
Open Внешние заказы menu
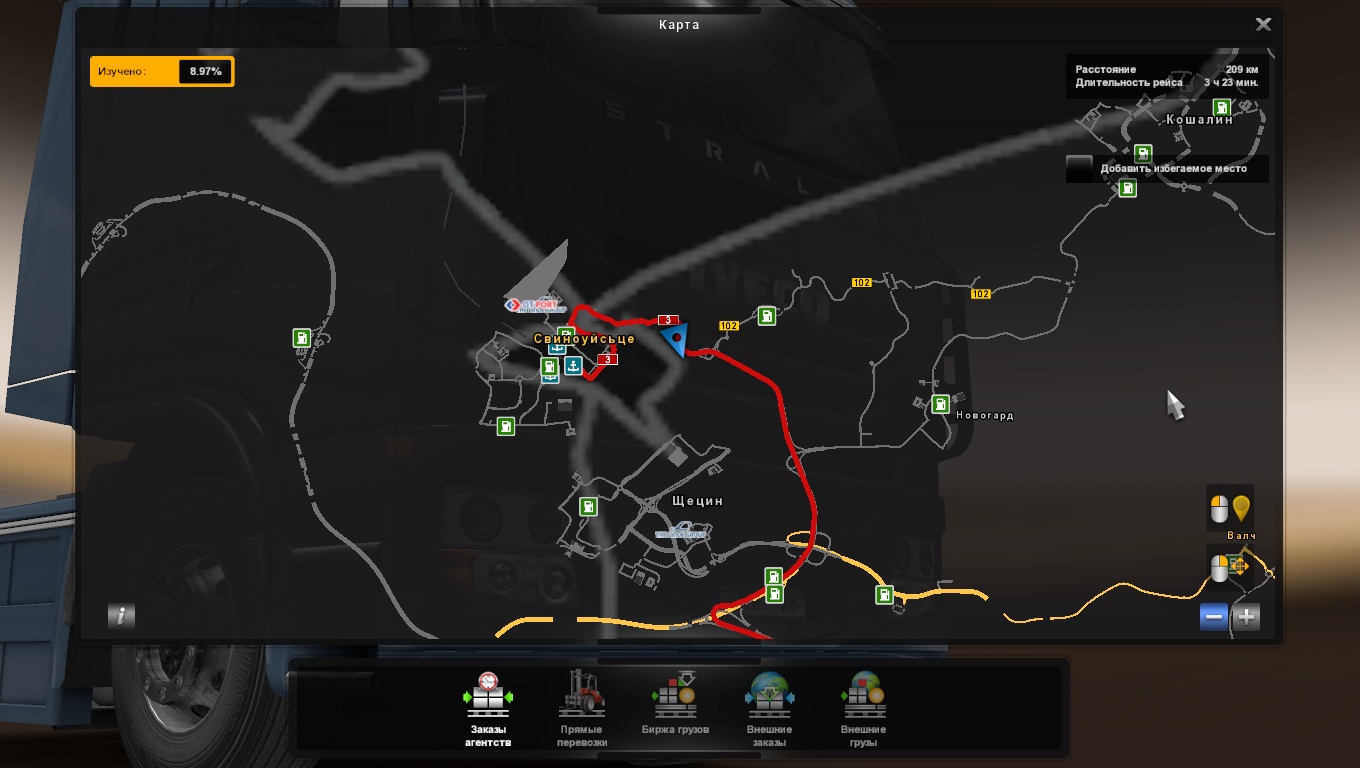click(769, 710)
